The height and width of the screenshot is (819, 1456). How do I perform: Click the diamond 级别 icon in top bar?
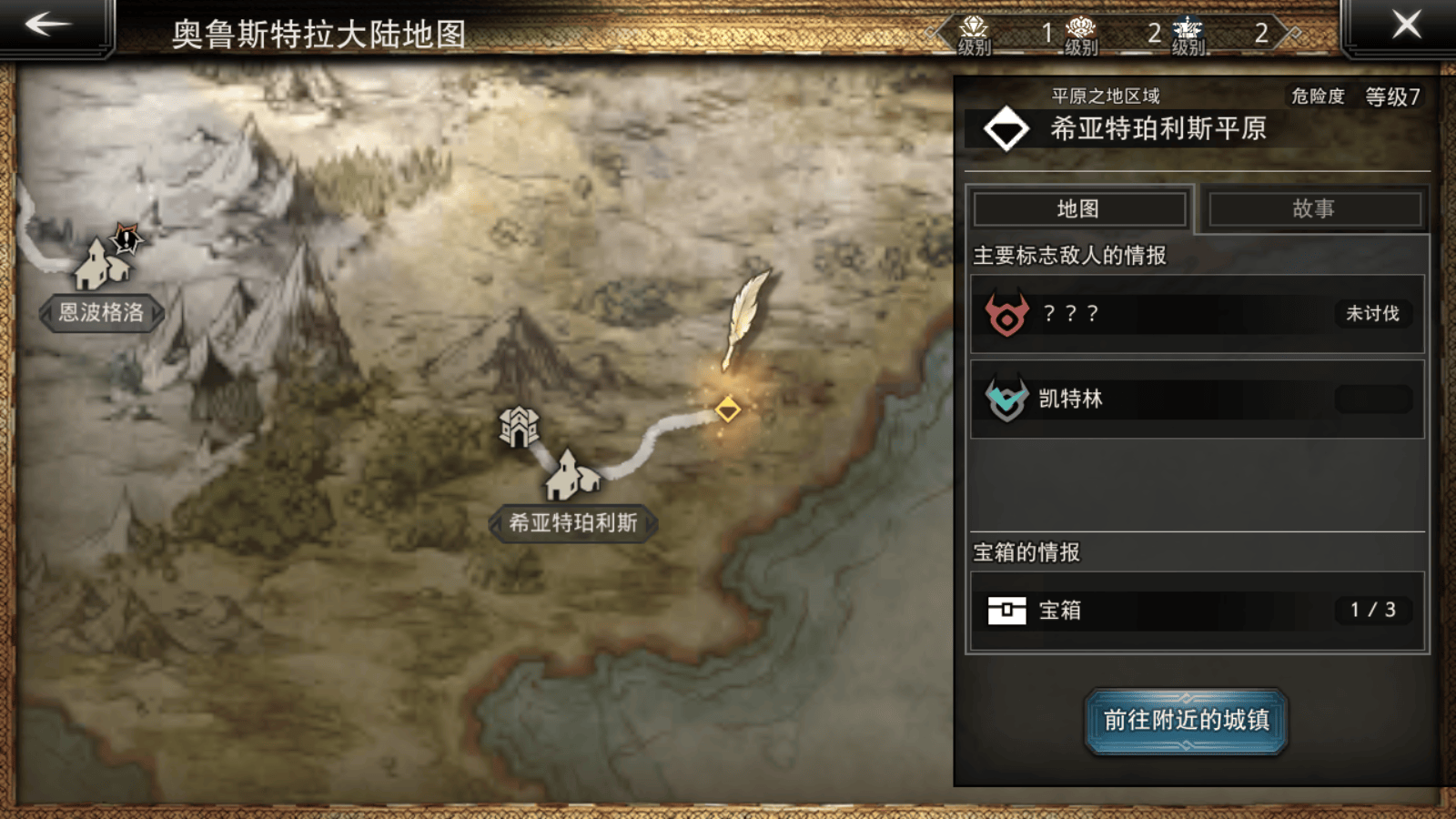[x=973, y=27]
